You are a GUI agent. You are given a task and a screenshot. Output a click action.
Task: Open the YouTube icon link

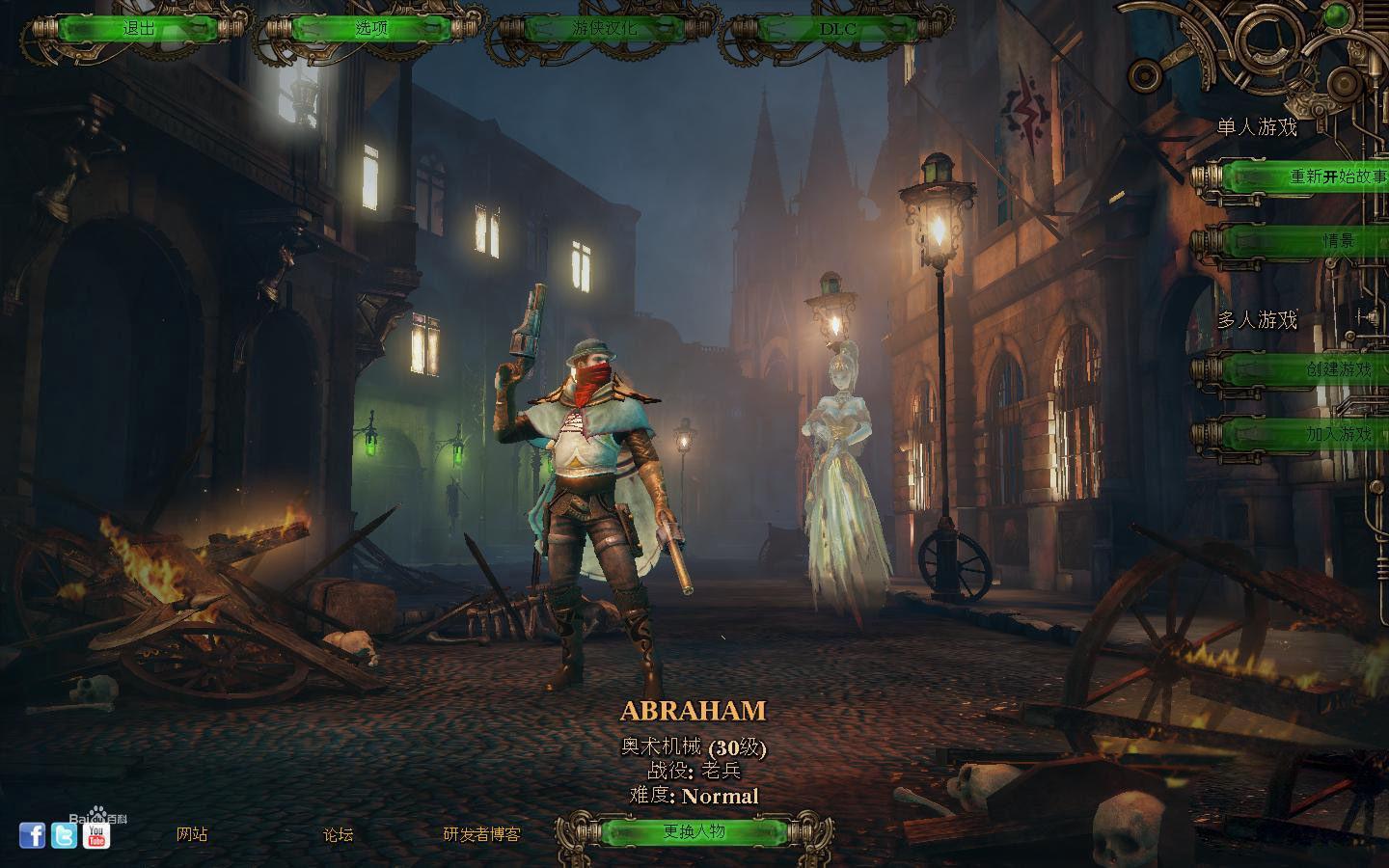tap(96, 835)
